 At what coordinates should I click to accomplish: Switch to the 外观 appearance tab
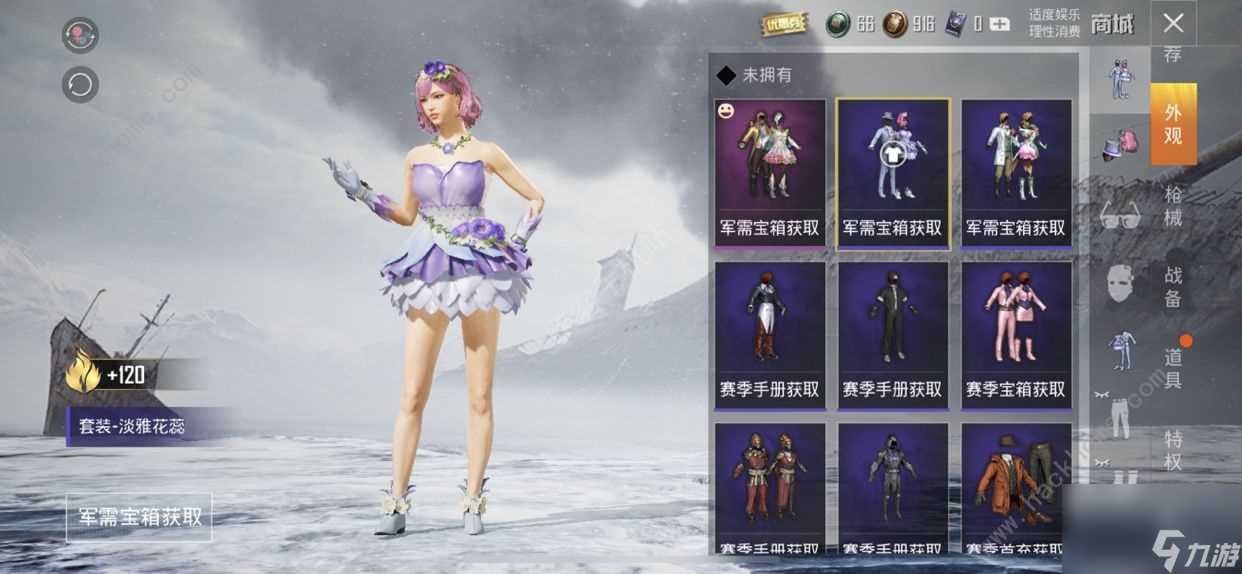[1173, 124]
